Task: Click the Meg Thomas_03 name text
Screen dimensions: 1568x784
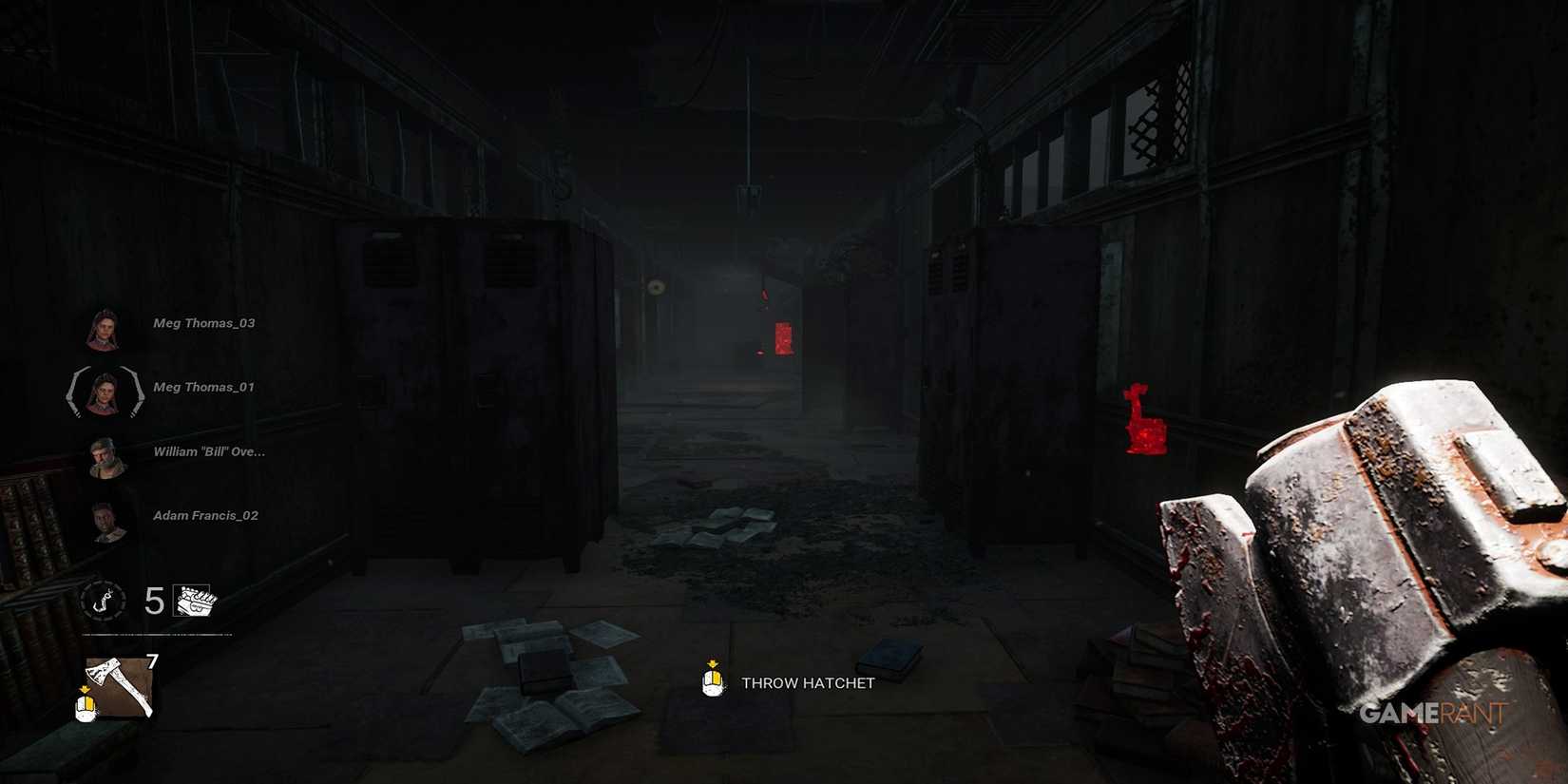Action: [x=203, y=323]
